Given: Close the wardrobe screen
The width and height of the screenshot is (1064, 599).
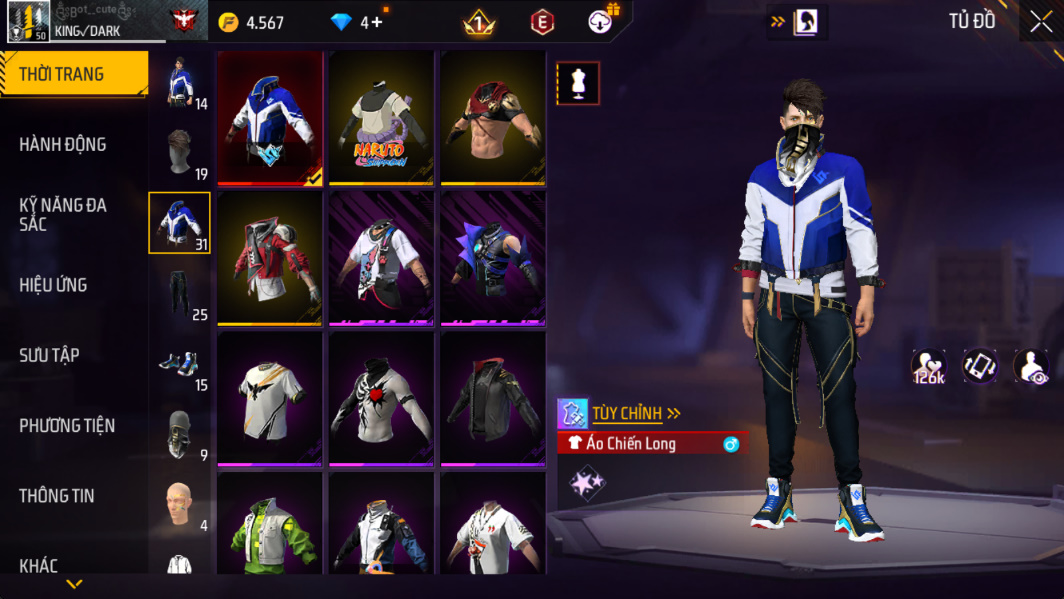Looking at the screenshot, I should point(1041,22).
